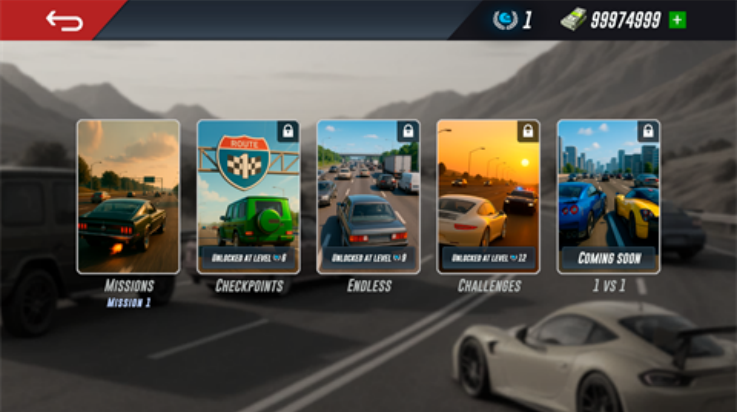Image resolution: width=737 pixels, height=412 pixels.
Task: Select the Missions mode card
Action: click(x=129, y=197)
